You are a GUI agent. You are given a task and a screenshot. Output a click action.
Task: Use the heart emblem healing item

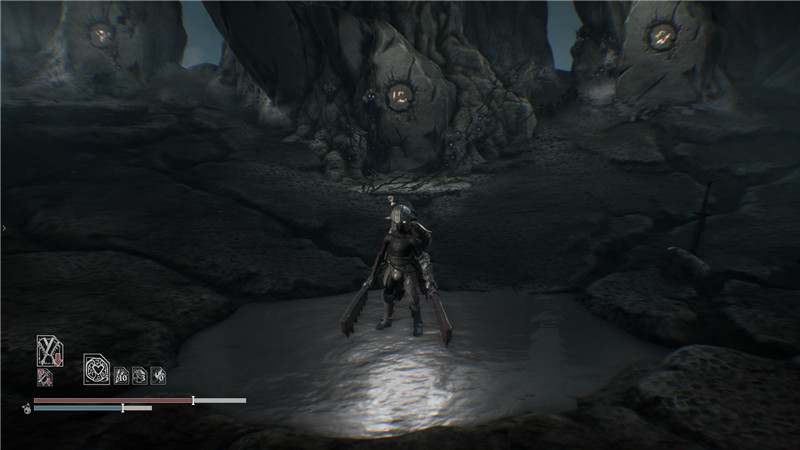click(97, 371)
